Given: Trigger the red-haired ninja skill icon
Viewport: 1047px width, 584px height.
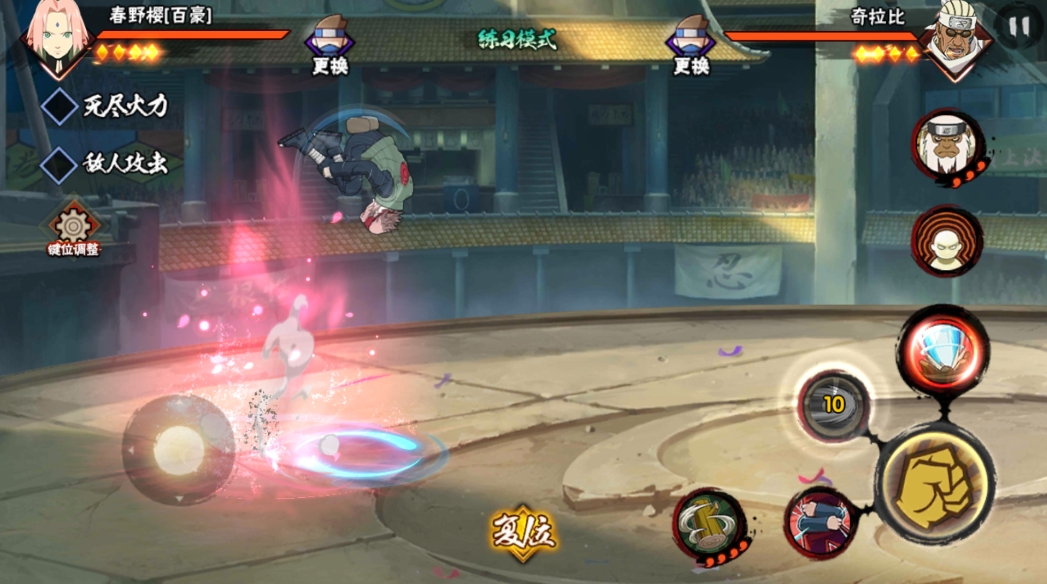Looking at the screenshot, I should (x=820, y=523).
